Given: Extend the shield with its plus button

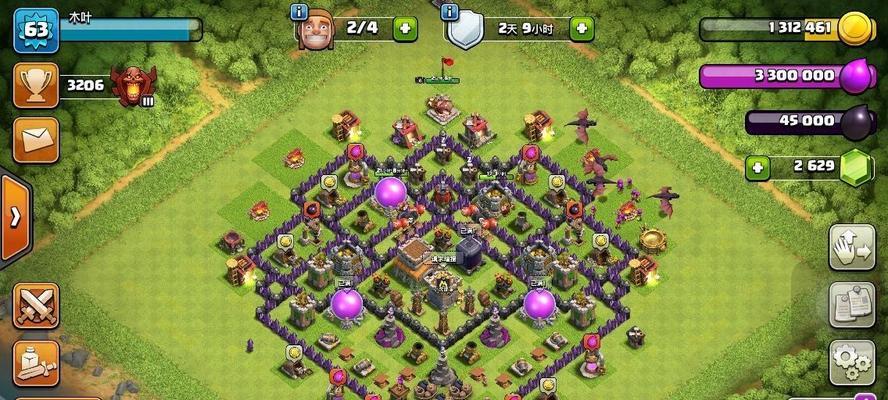Looking at the screenshot, I should click(x=582, y=28).
